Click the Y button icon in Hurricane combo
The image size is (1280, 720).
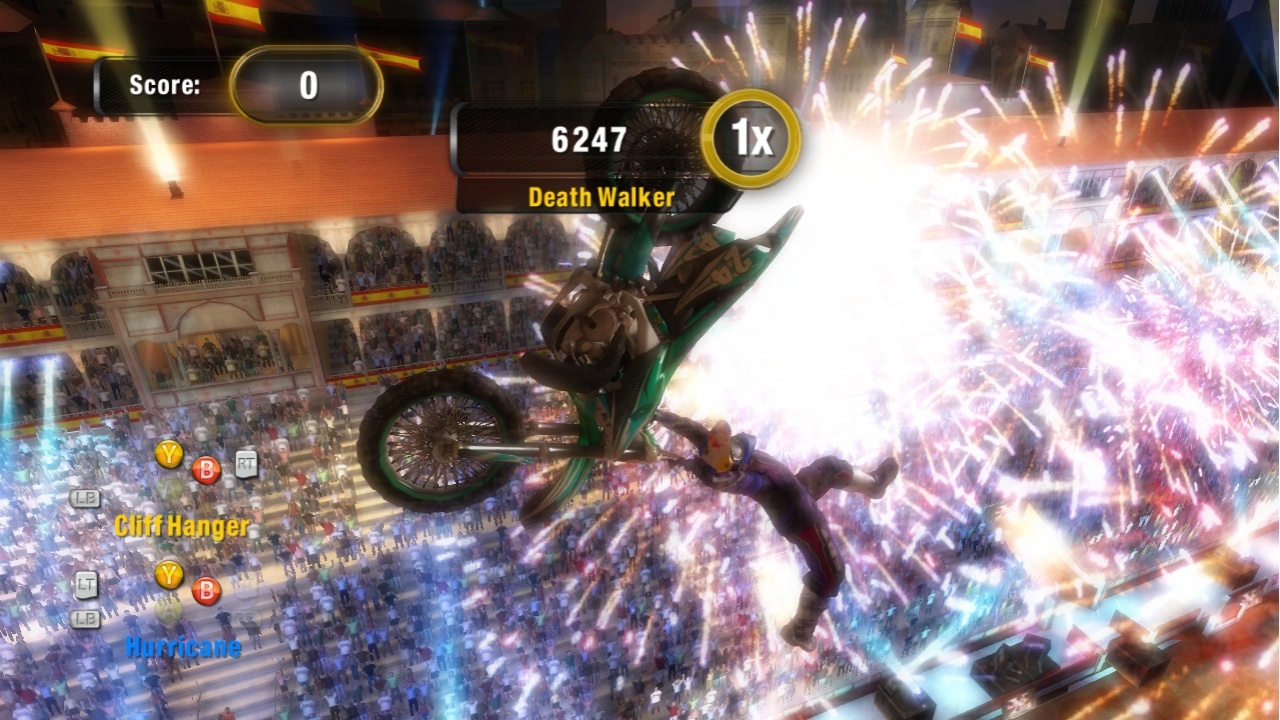(168, 573)
